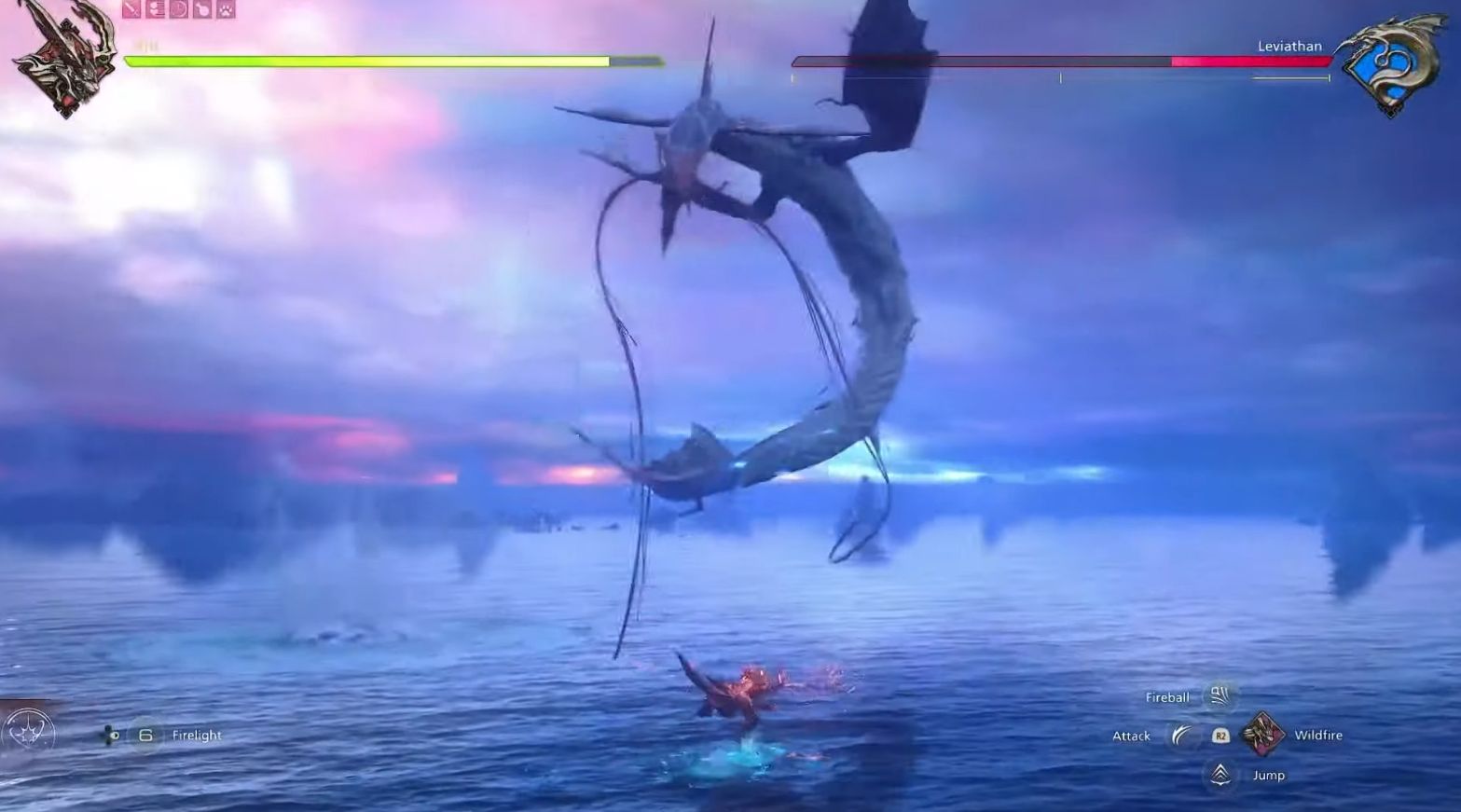The image size is (1461, 812).
Task: Click the Firelight counter showing 6
Action: pyautogui.click(x=145, y=736)
